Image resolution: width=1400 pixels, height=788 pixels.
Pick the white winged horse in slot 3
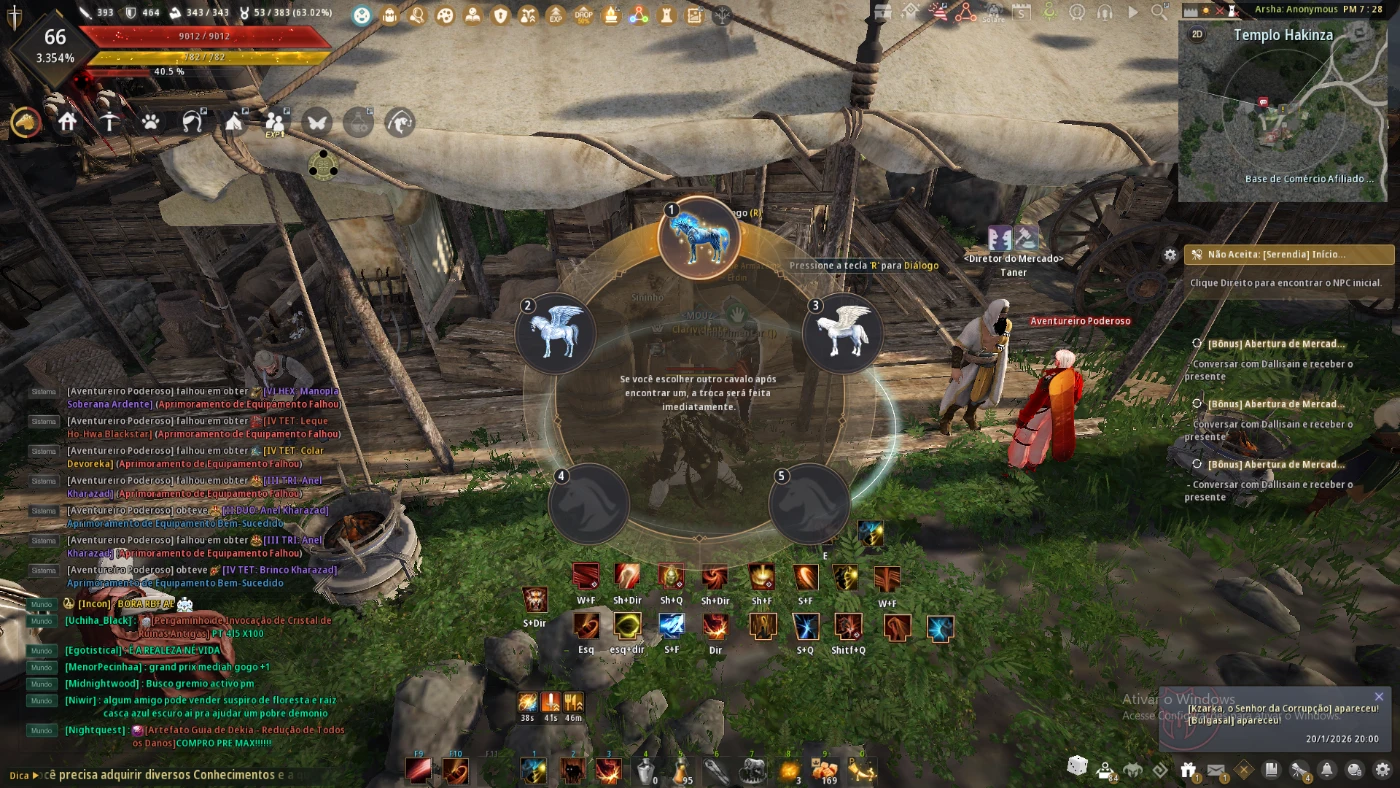[843, 333]
